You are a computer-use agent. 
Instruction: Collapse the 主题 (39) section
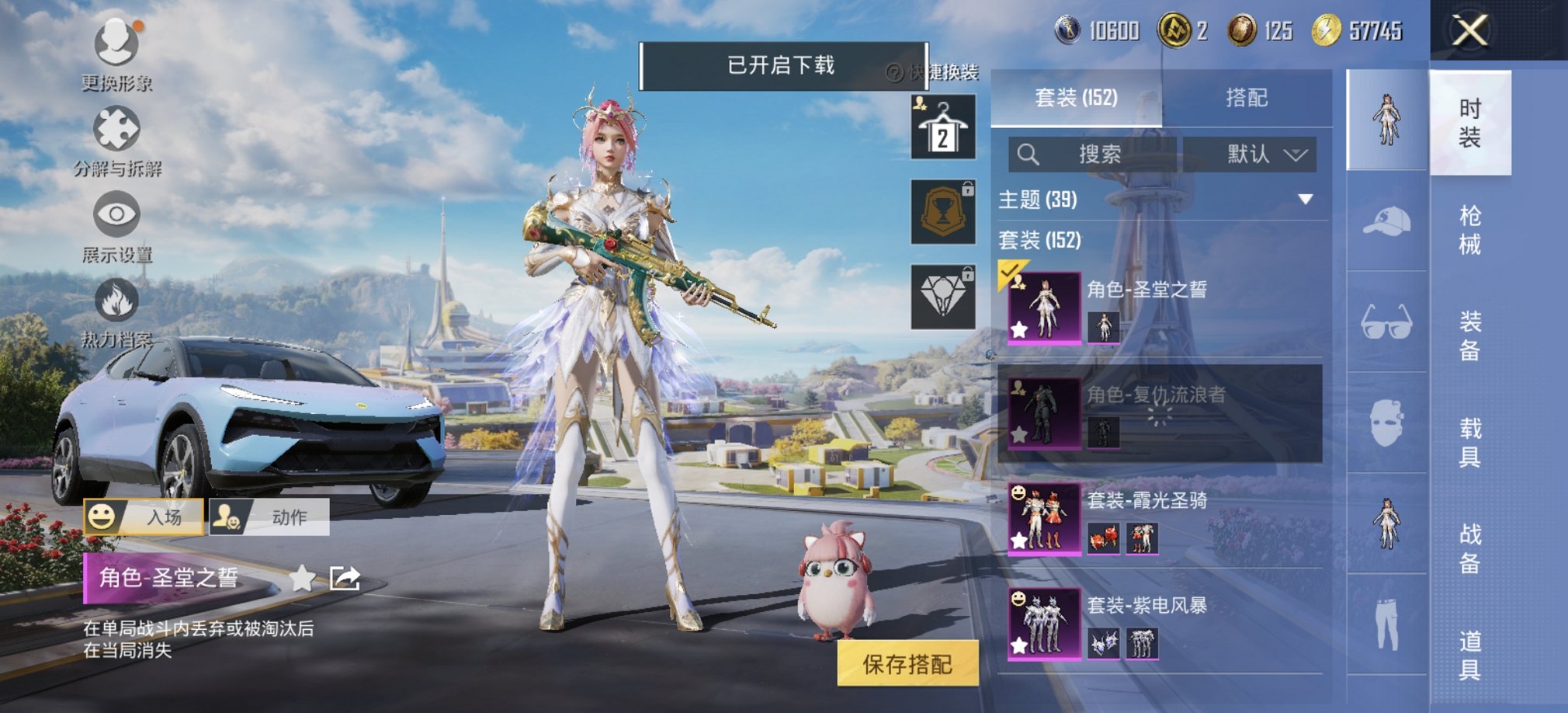coord(1306,198)
